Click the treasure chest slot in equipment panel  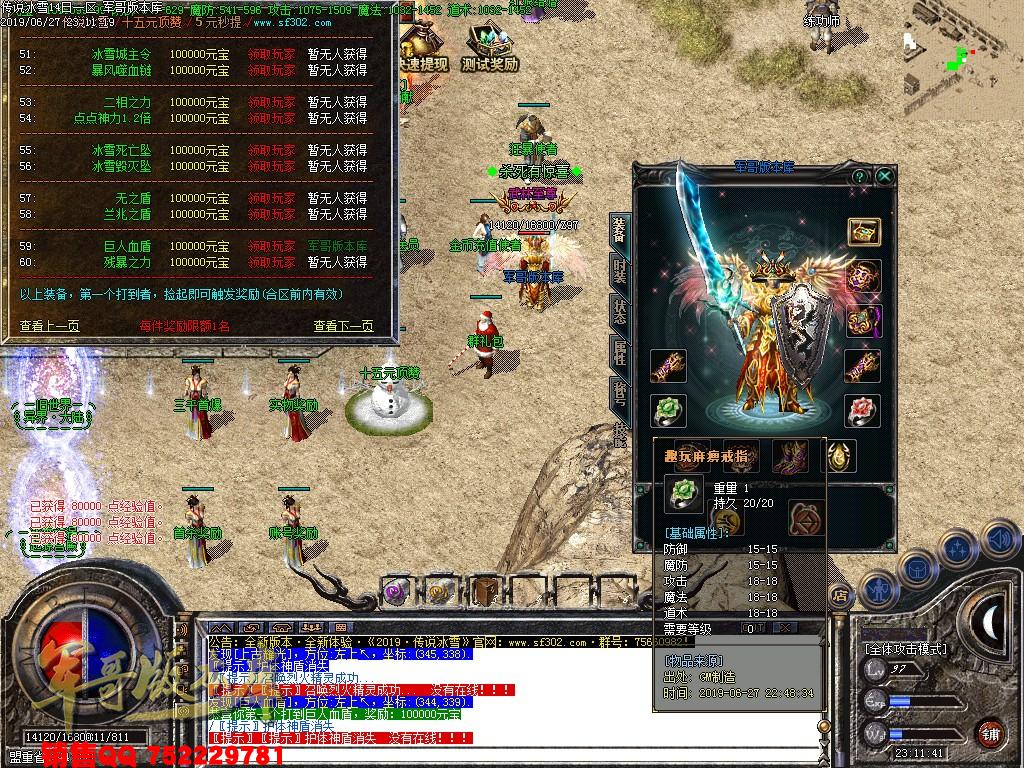click(863, 232)
